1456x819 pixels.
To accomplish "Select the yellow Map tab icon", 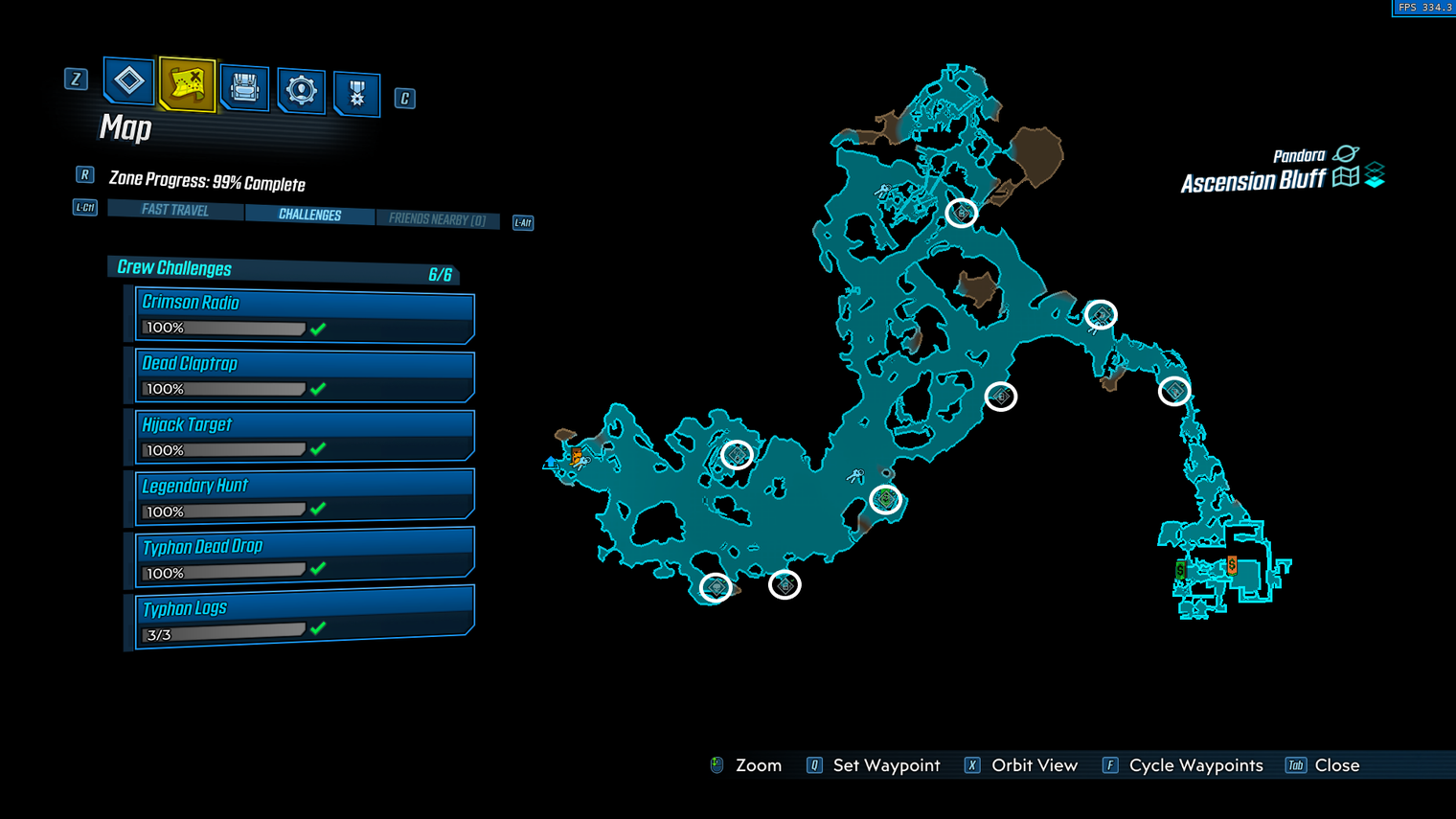I will [187, 84].
